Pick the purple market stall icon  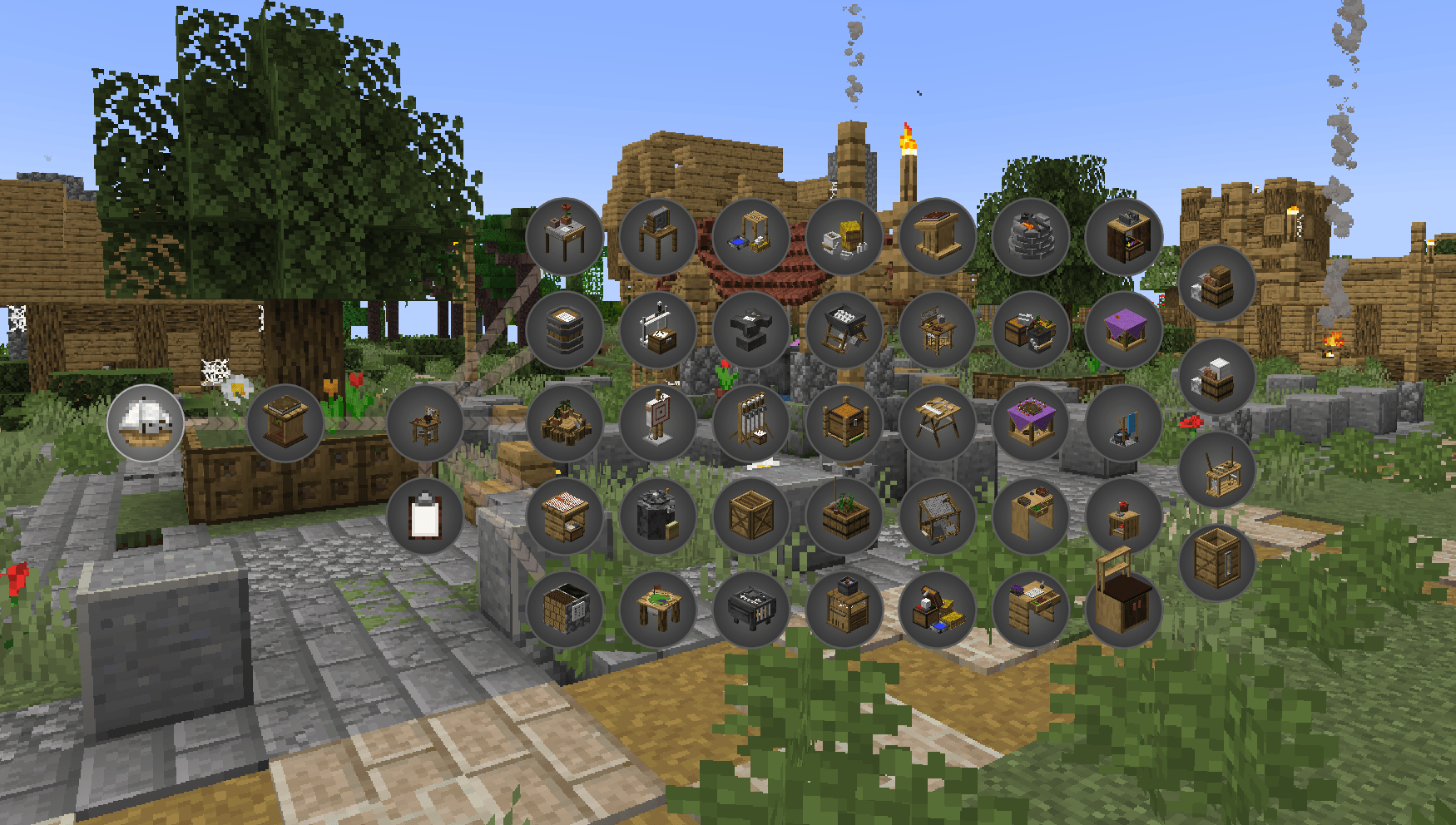click(x=1127, y=329)
